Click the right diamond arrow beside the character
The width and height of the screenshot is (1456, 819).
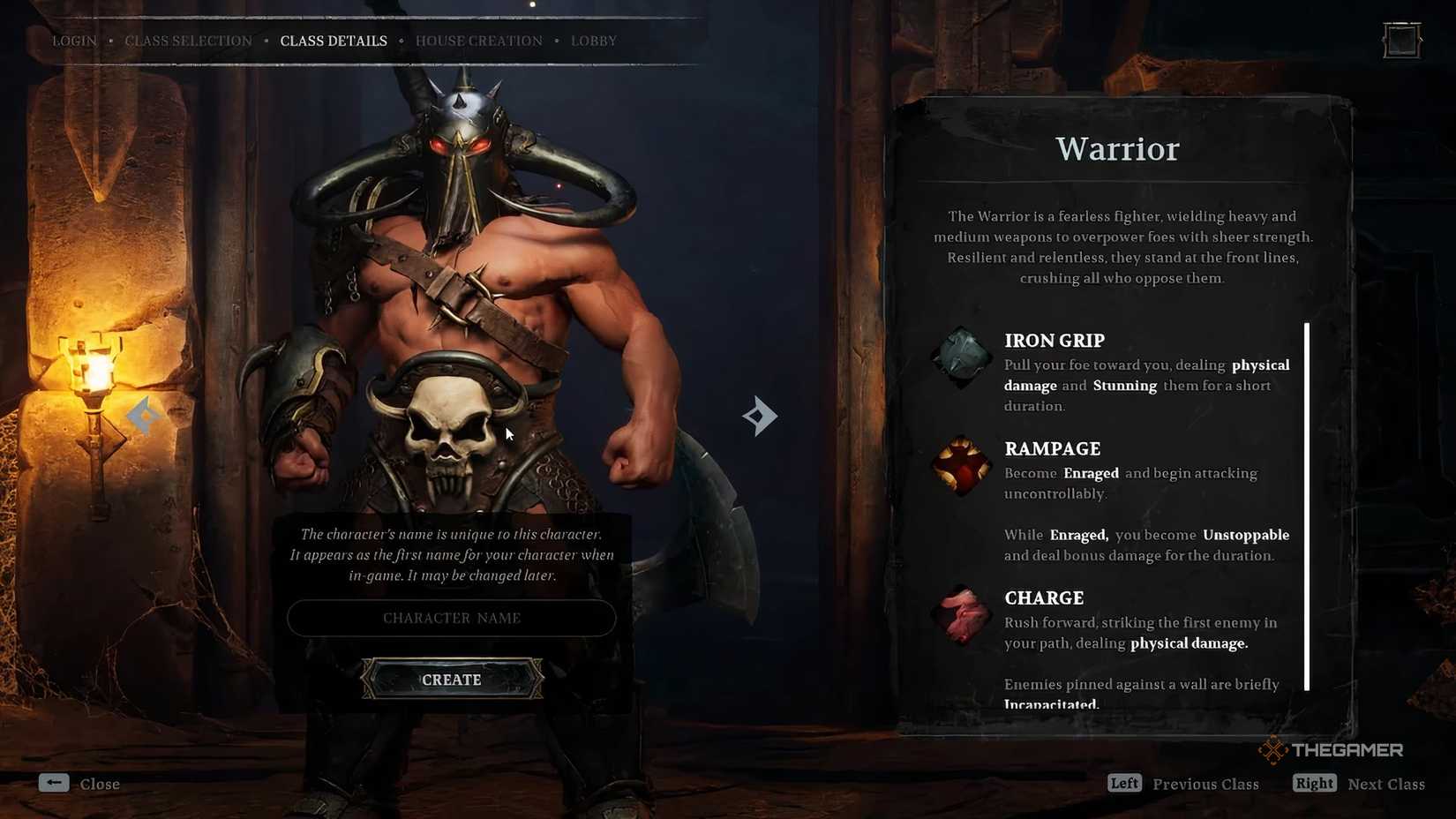[x=759, y=416]
